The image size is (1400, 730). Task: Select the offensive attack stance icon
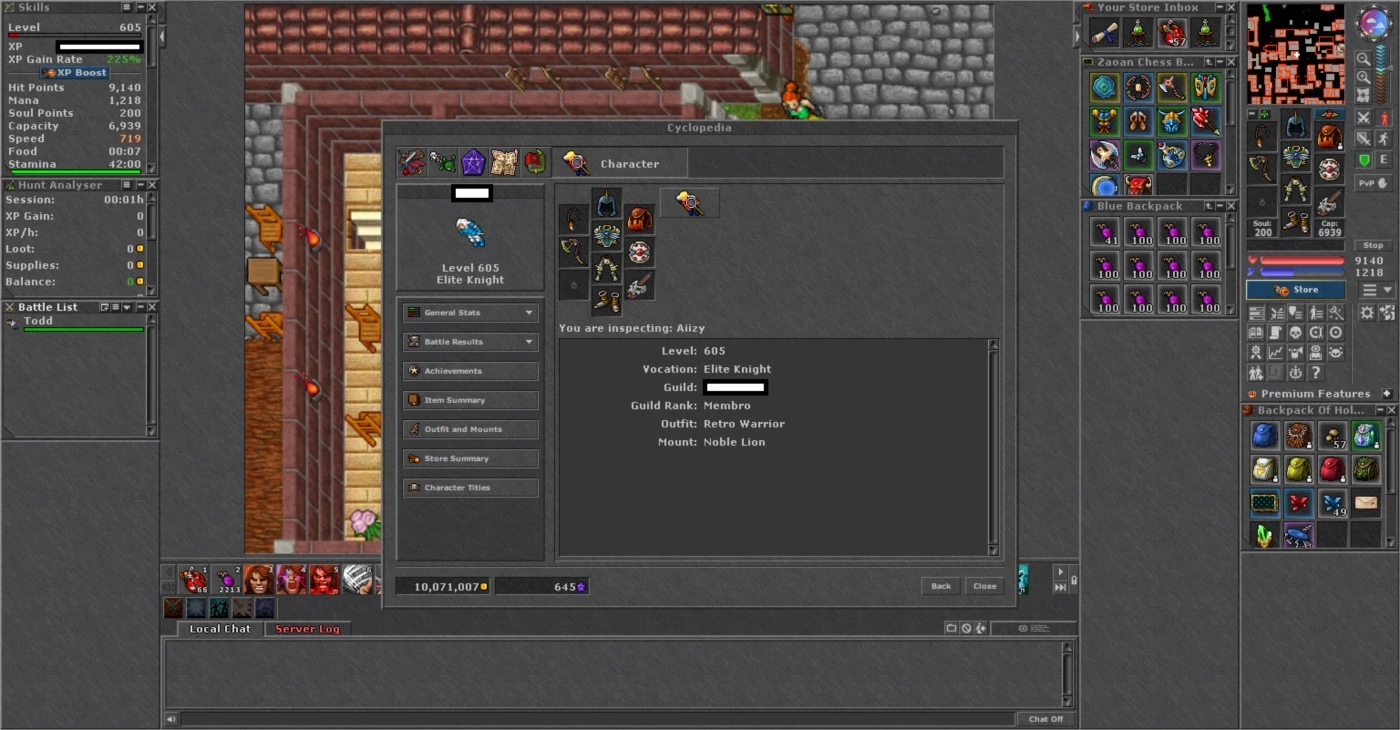tap(1363, 118)
